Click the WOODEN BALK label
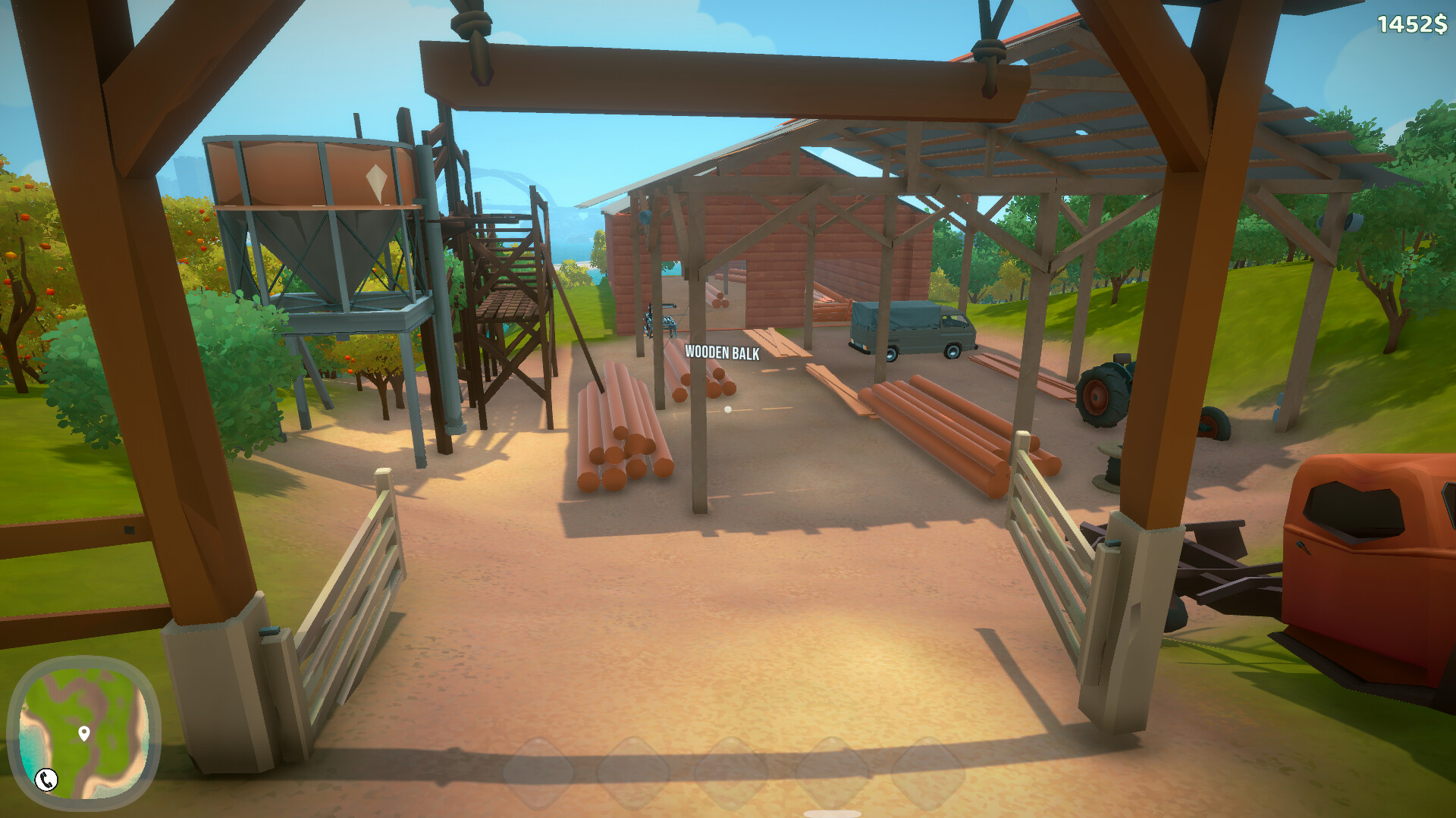The image size is (1456, 818). [x=722, y=352]
